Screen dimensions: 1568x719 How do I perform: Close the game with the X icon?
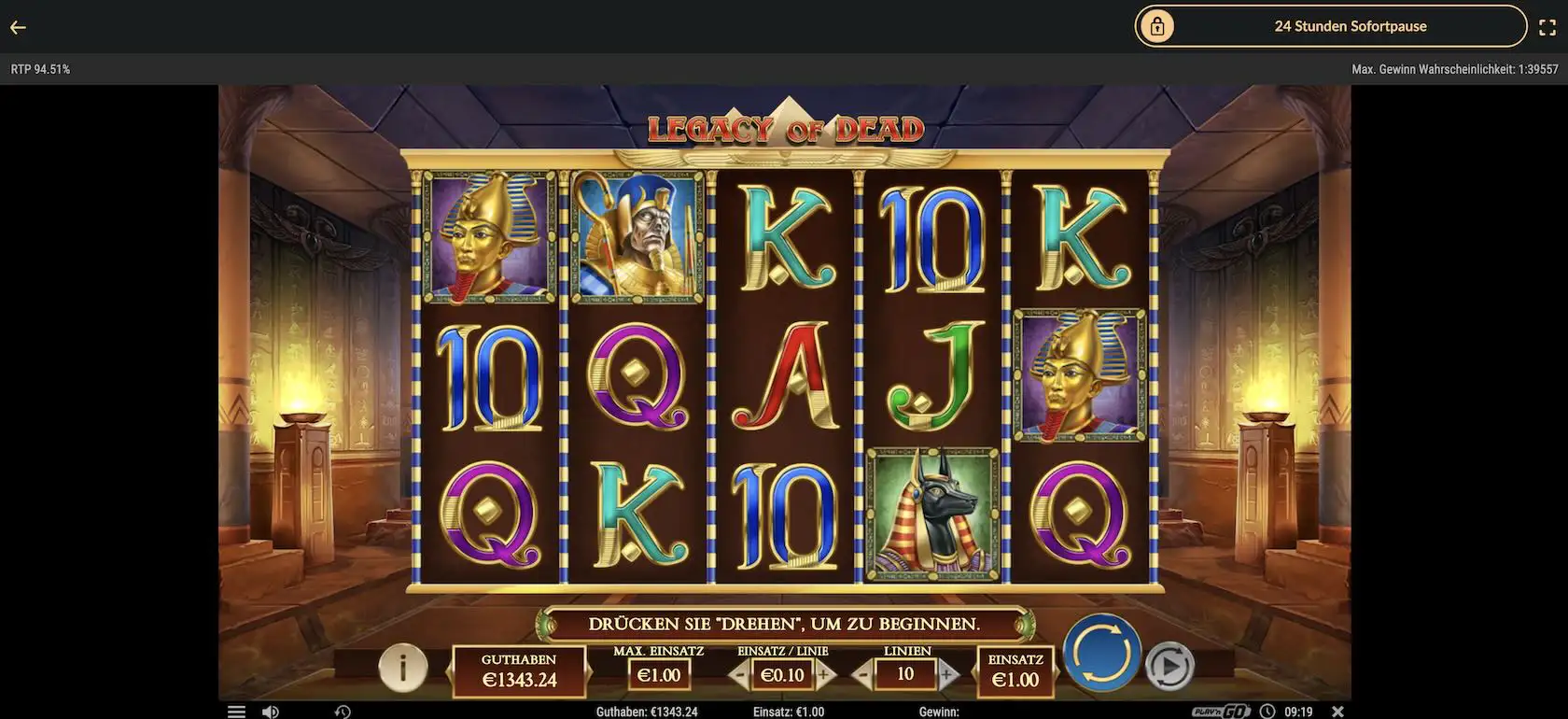[x=1338, y=710]
